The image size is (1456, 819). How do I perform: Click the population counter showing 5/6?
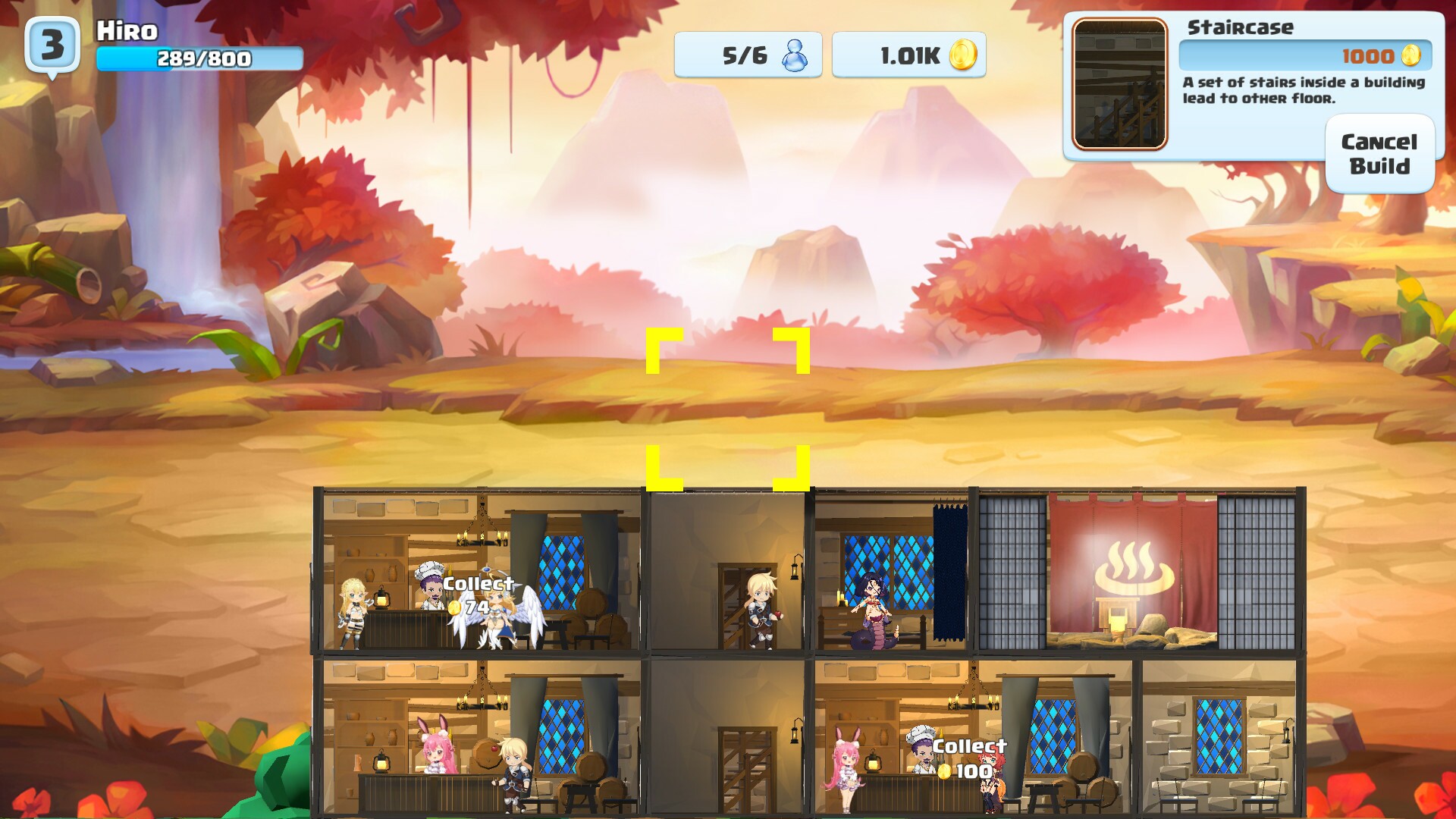(x=748, y=55)
